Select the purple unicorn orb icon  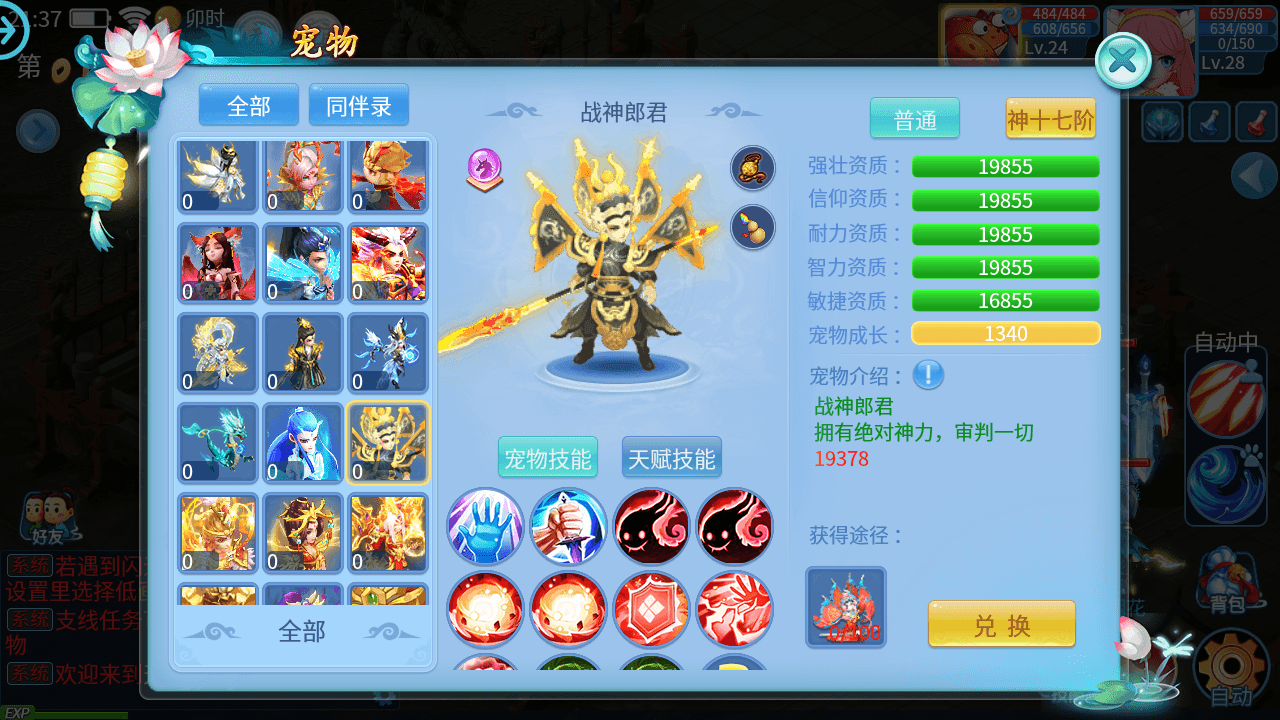click(484, 167)
